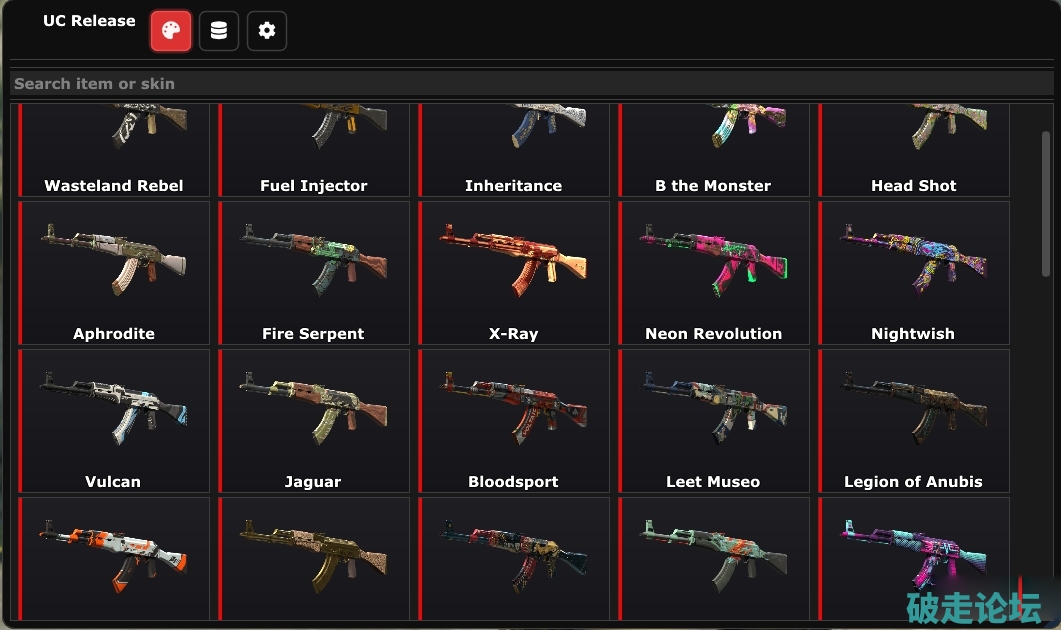The width and height of the screenshot is (1061, 630).
Task: Choose the Legion of Anubis skin
Action: [914, 421]
